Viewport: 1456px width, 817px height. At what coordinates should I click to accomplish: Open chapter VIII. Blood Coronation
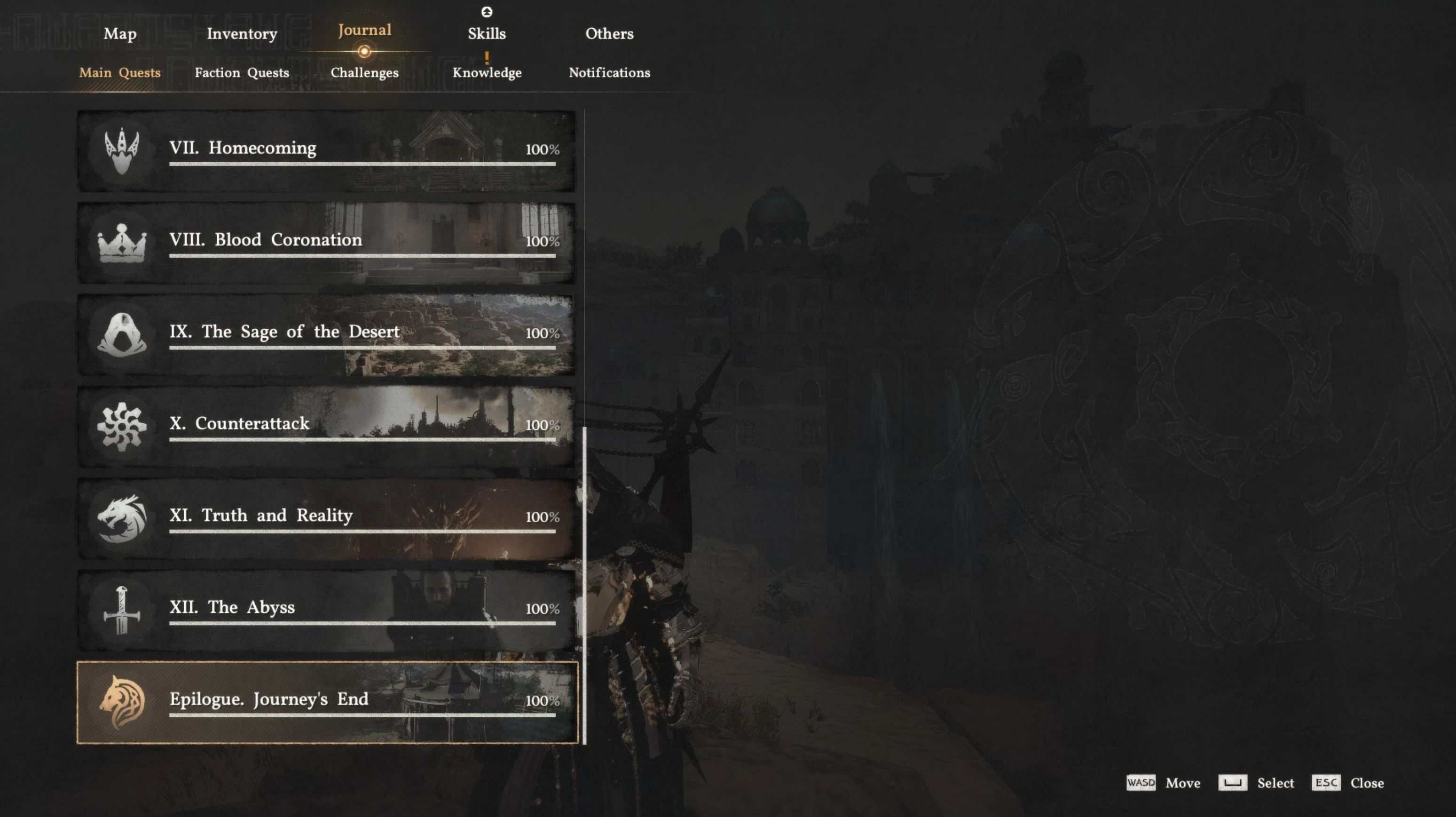click(x=327, y=243)
